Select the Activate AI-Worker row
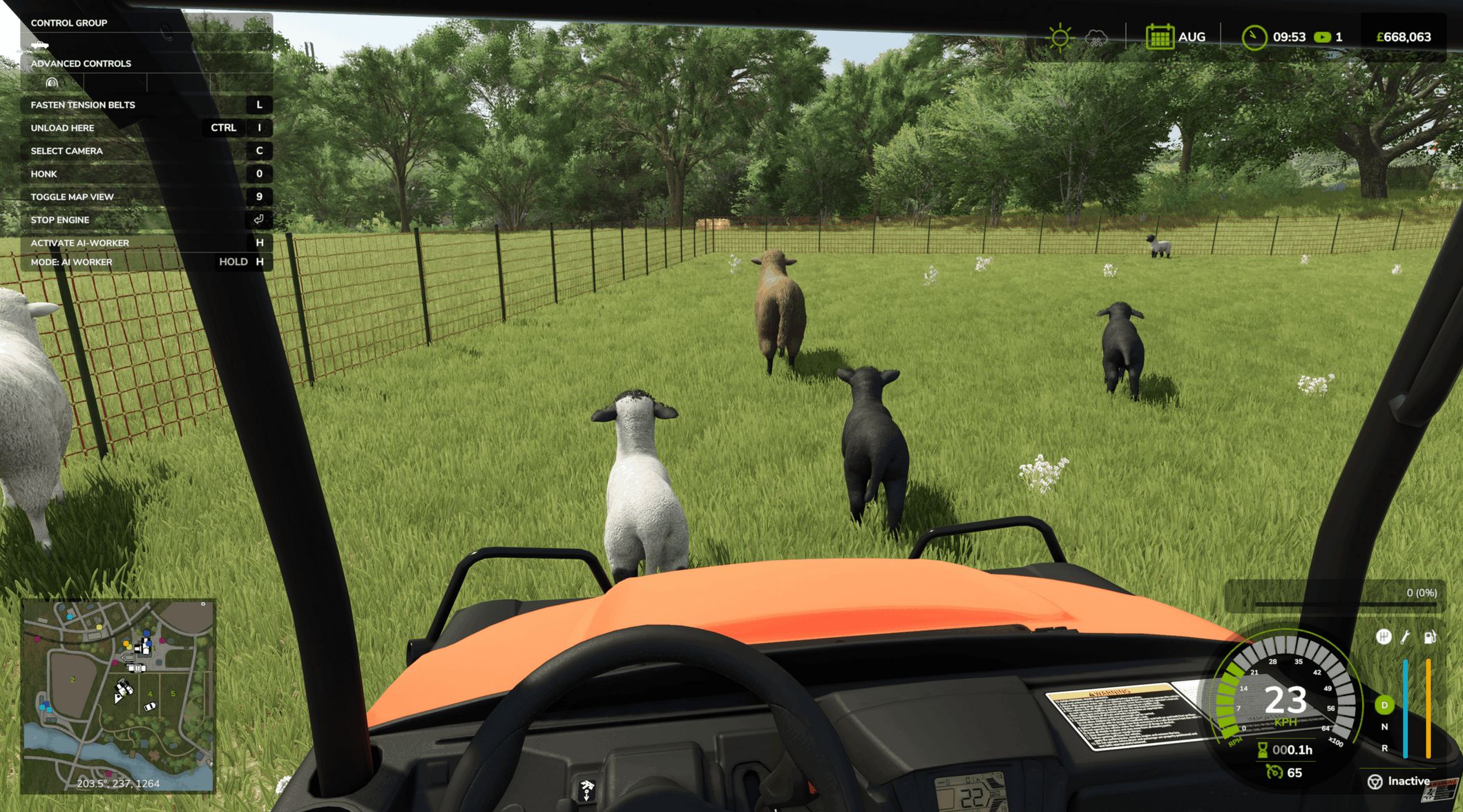 point(146,243)
